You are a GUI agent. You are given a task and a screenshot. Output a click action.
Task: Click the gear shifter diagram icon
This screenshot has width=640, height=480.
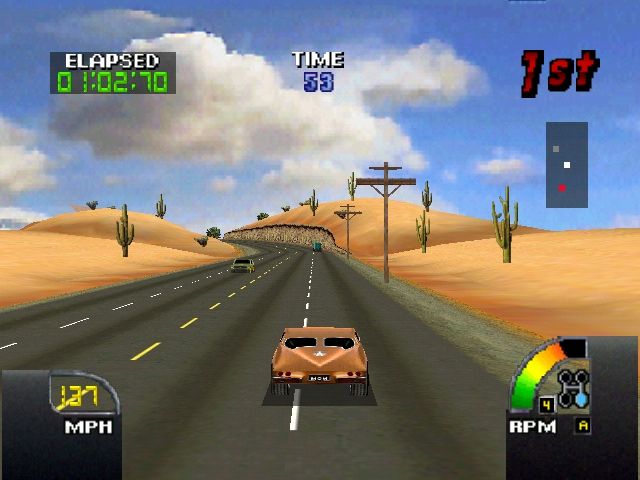[573, 387]
